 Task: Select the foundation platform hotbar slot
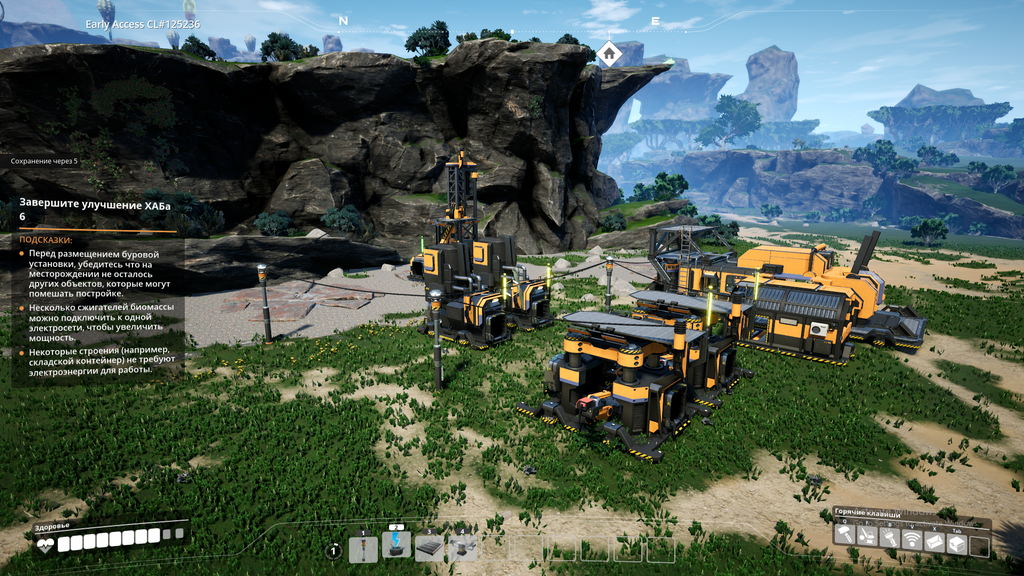(429, 549)
